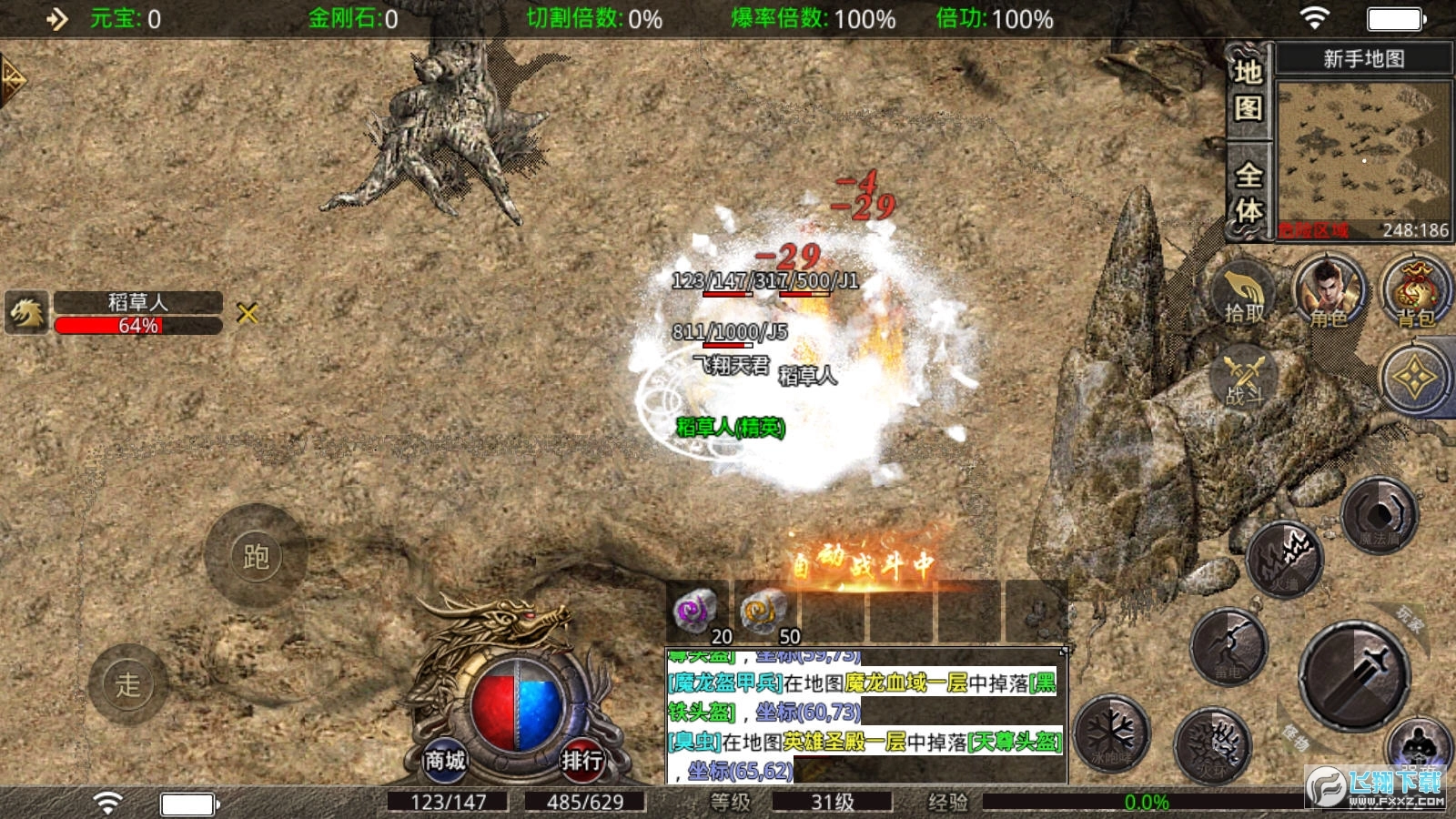Viewport: 1456px width, 819px height.
Task: Use the purple spiral stone item
Action: (x=695, y=612)
